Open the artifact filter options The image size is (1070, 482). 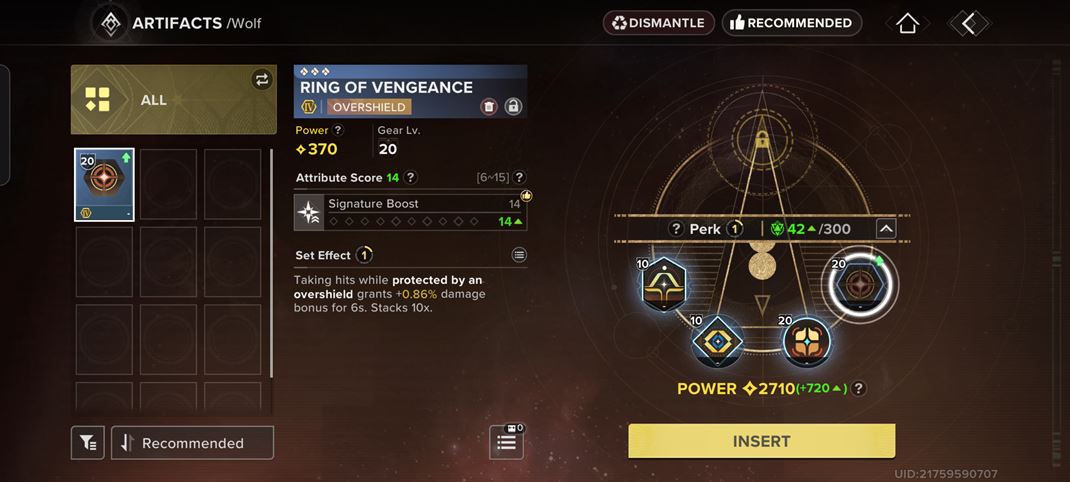[88, 443]
